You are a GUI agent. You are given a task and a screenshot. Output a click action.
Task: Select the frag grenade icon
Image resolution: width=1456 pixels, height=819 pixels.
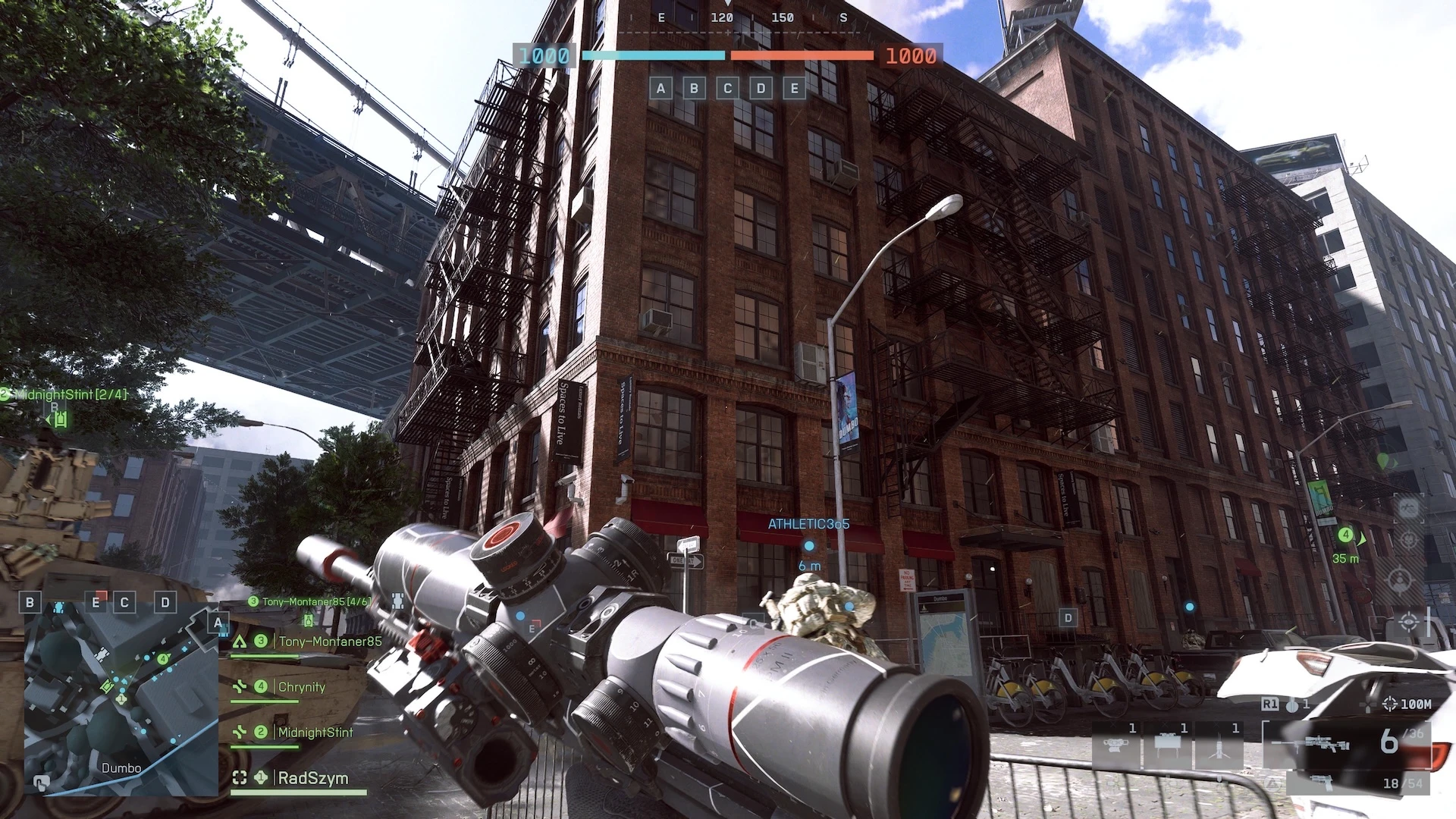coord(1291,704)
